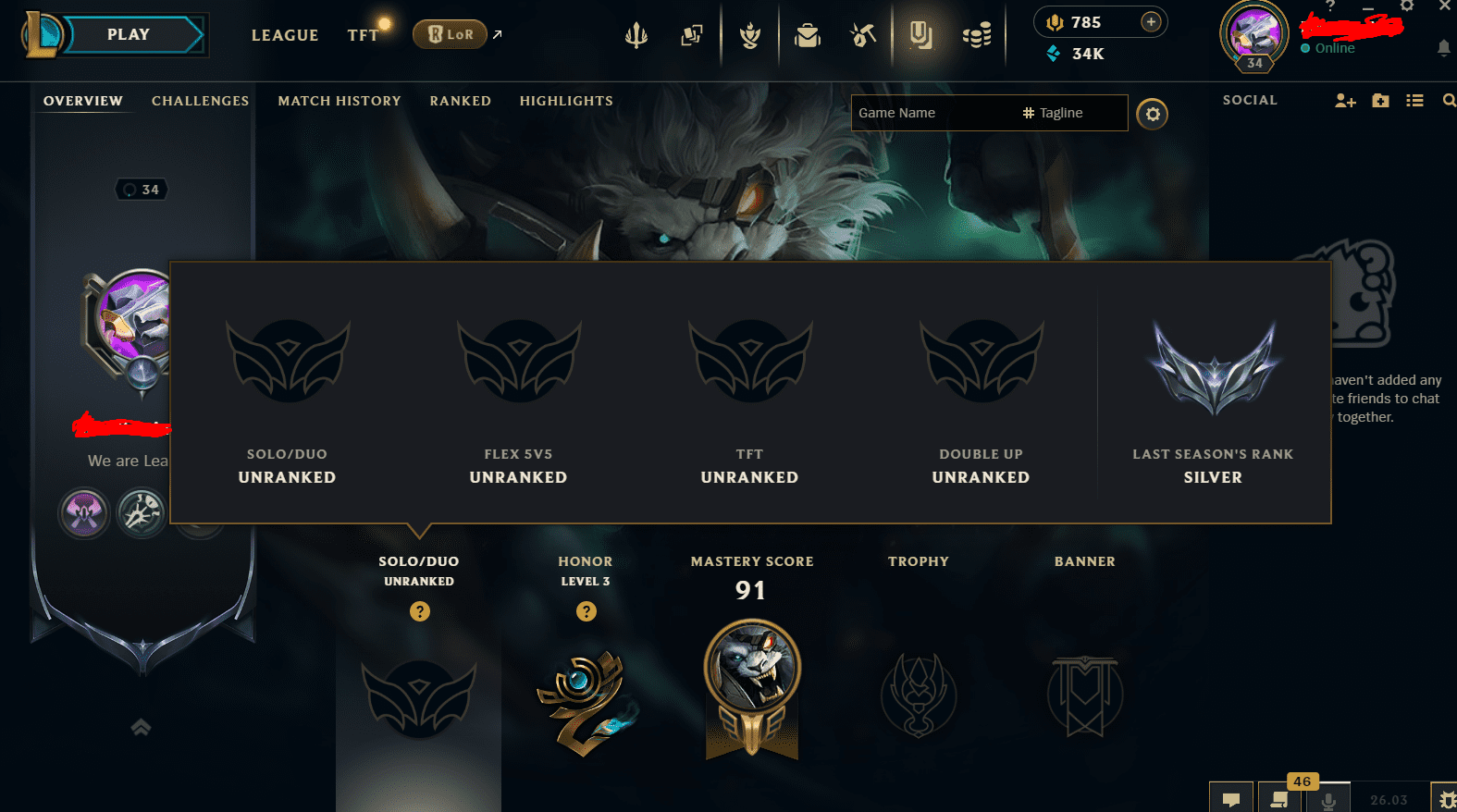Open the Loot backpack icon
1457x812 pixels.
[x=807, y=34]
